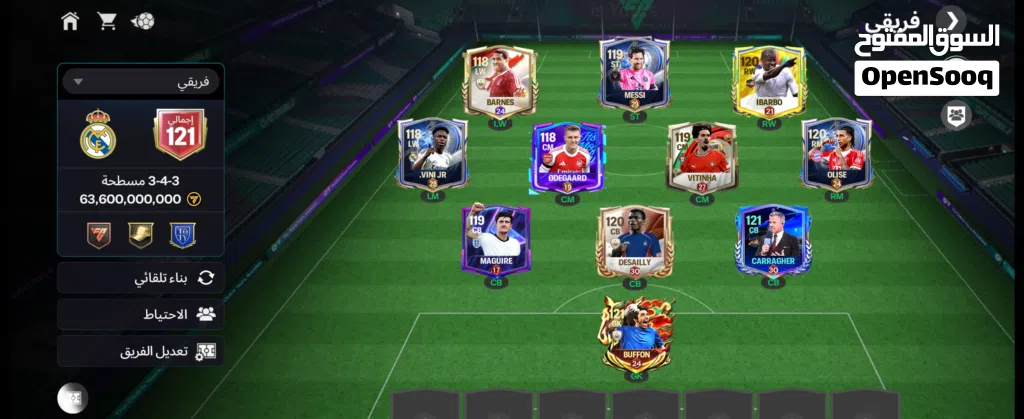The height and width of the screenshot is (419, 1024).
Task: Select the Messi striker card
Action: [x=635, y=75]
